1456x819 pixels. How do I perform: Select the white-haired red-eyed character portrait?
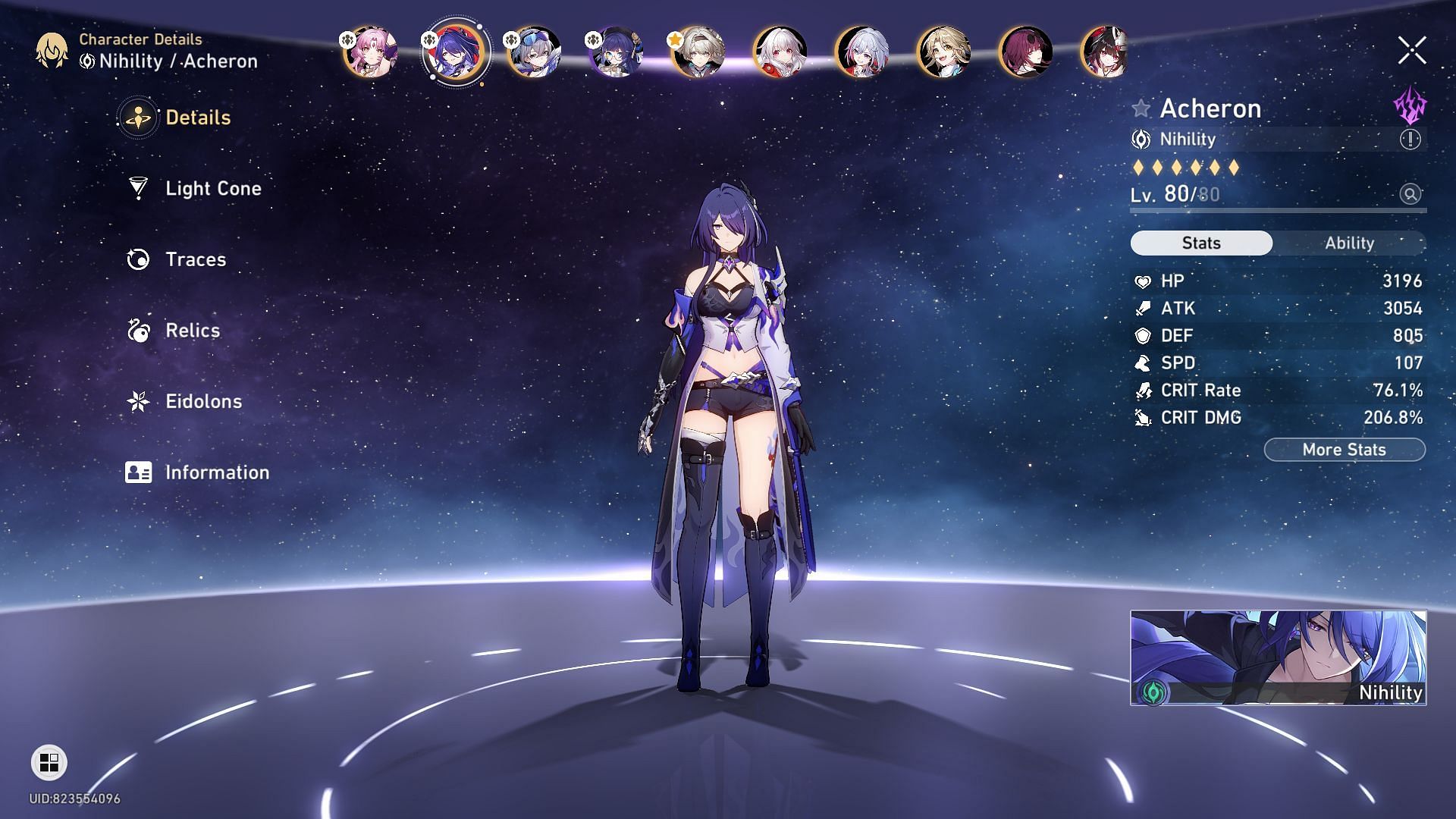tap(780, 52)
